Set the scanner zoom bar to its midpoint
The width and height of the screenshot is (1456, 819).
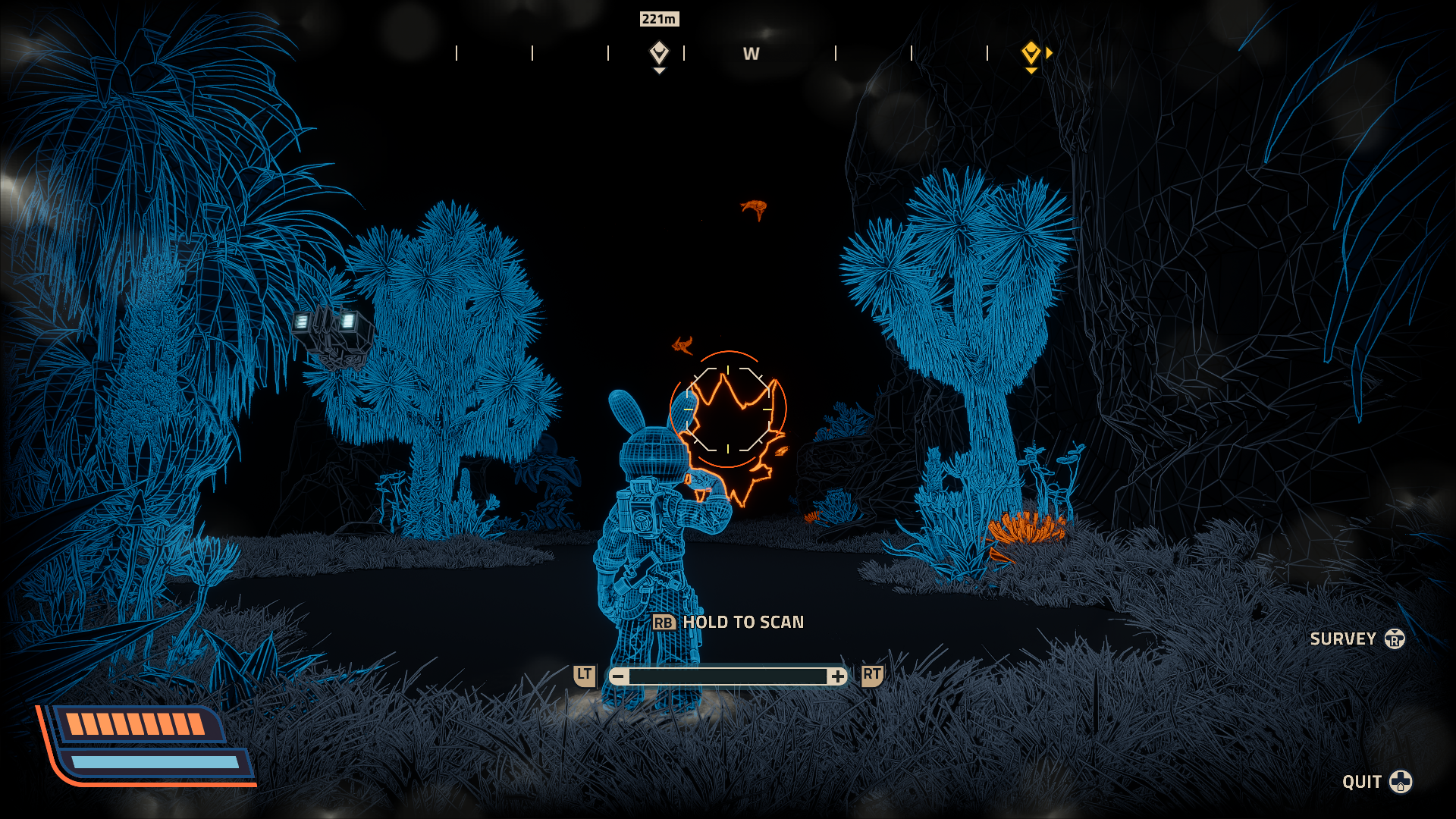728,676
